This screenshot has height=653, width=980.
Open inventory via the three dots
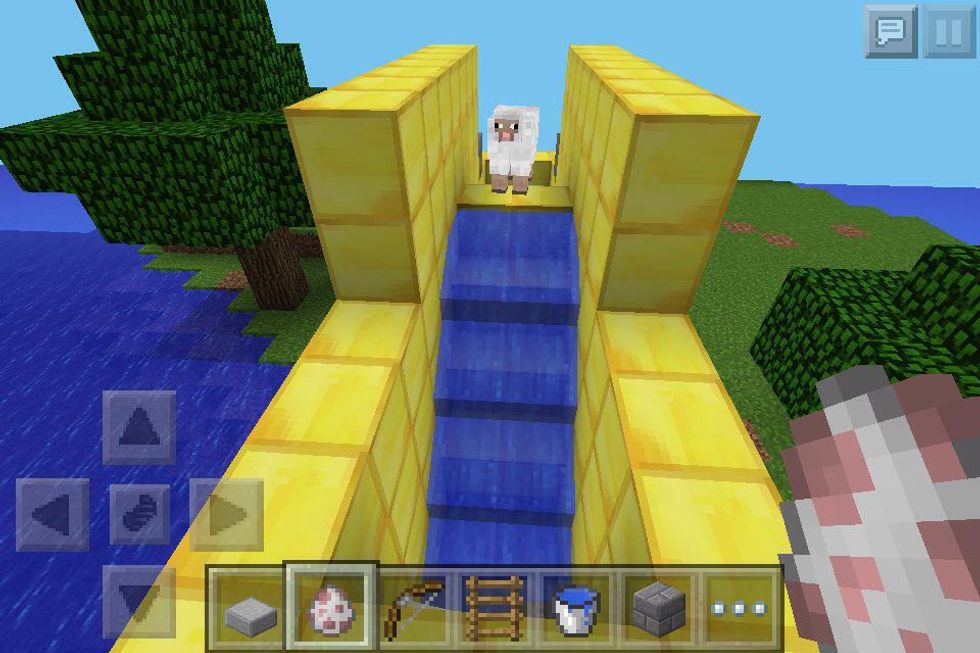741,608
